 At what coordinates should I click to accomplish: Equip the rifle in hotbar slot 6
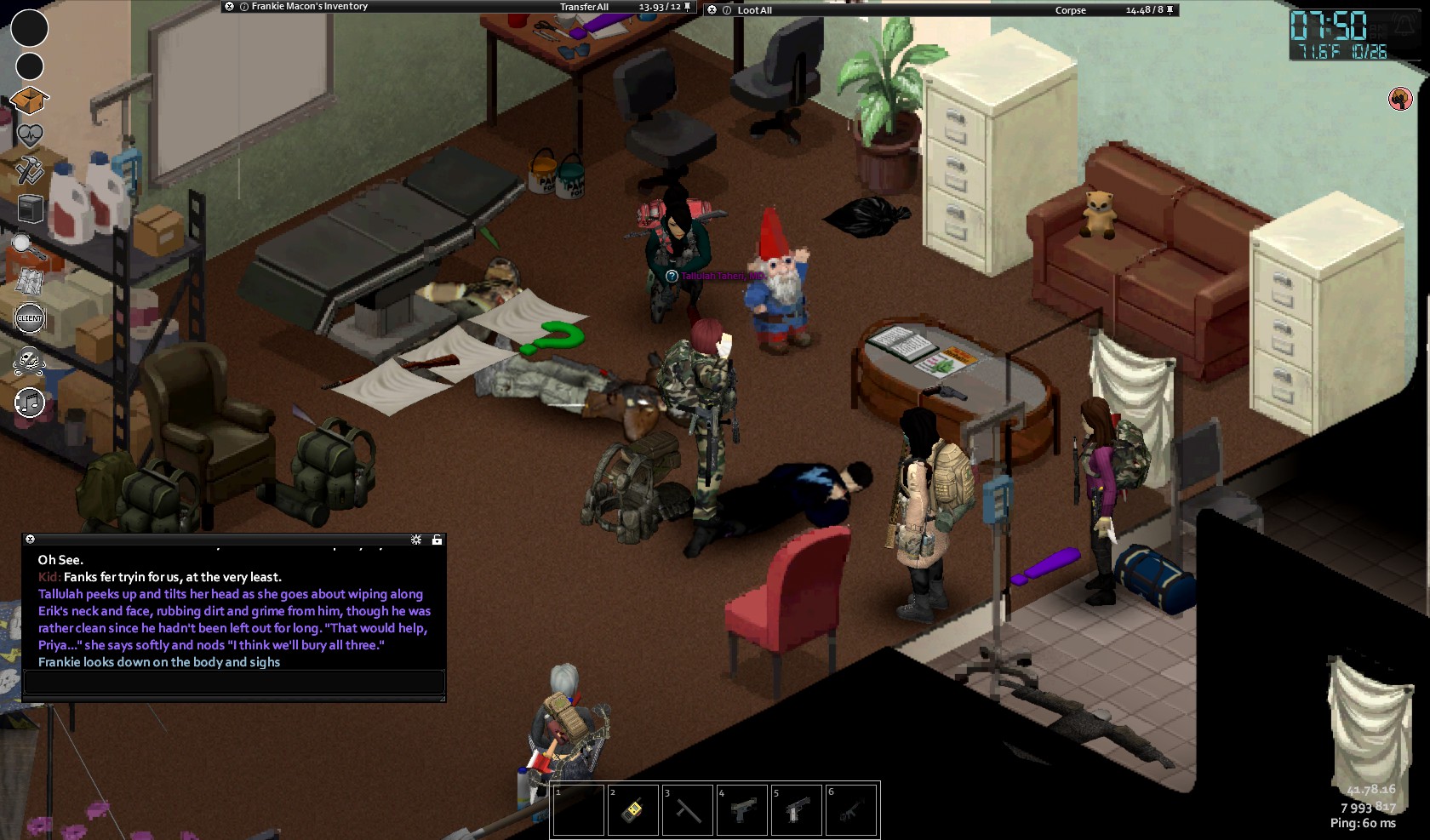click(851, 809)
